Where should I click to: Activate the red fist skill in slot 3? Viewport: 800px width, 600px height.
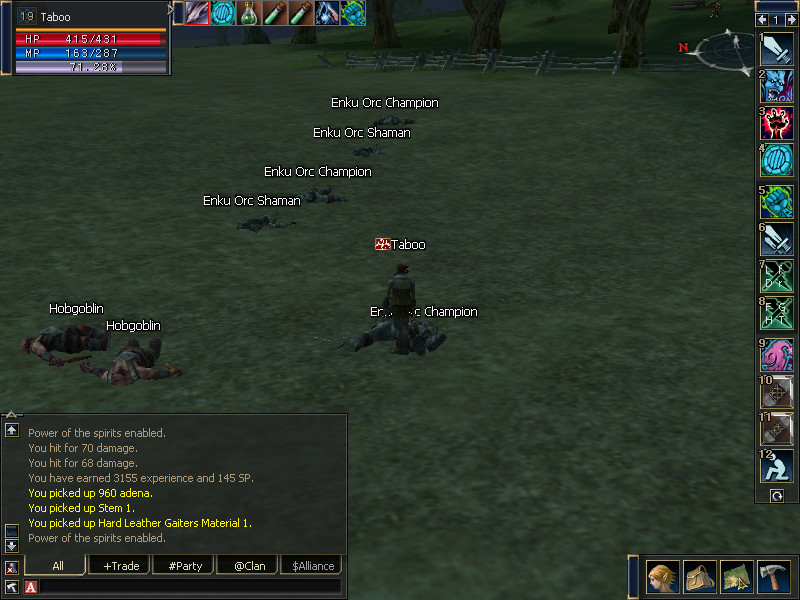tap(777, 124)
